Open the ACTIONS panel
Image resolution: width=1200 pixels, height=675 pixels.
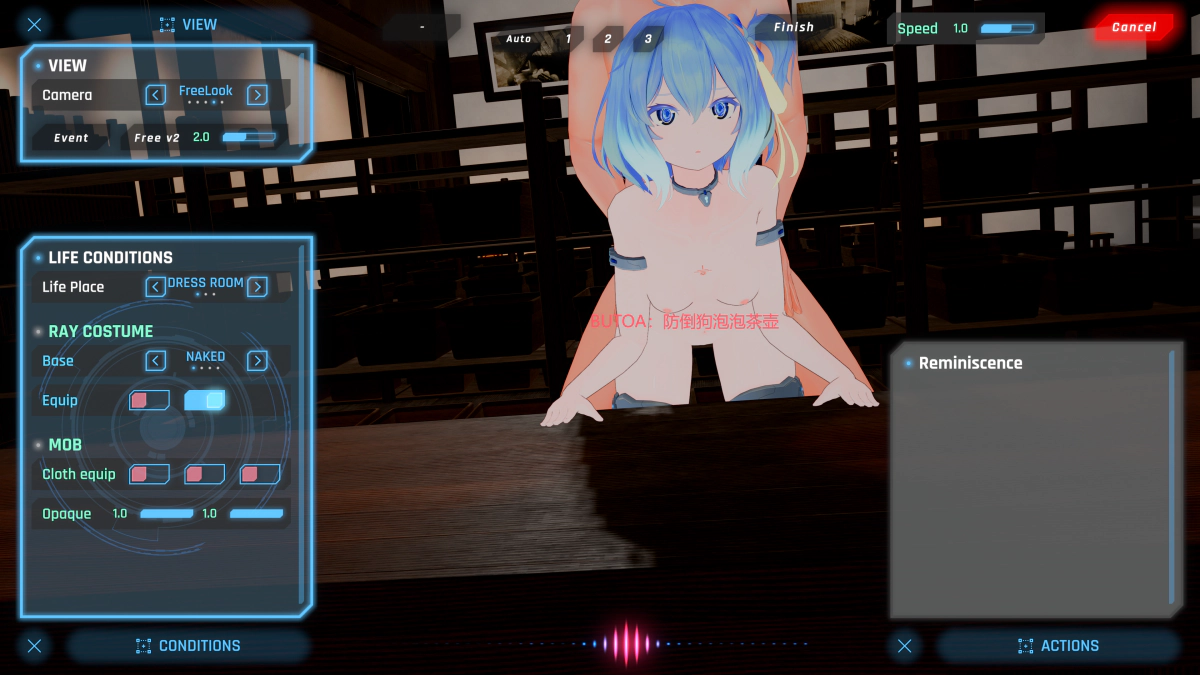(x=1058, y=646)
